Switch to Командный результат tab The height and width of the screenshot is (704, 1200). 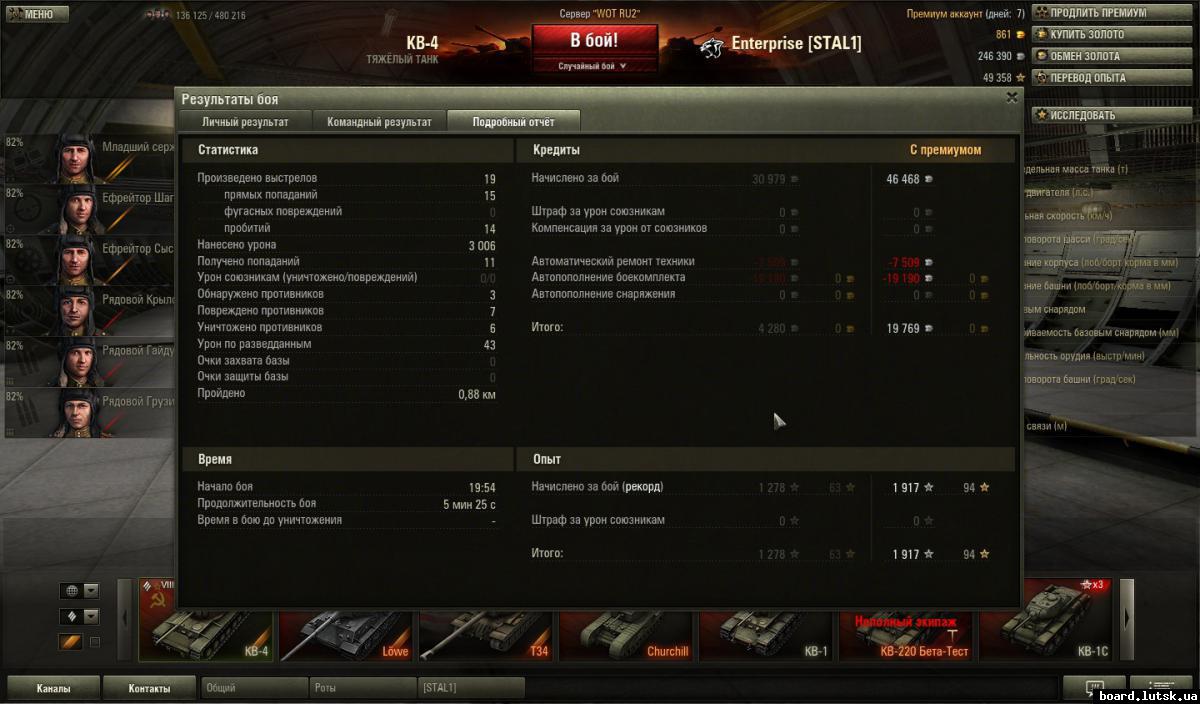click(379, 122)
